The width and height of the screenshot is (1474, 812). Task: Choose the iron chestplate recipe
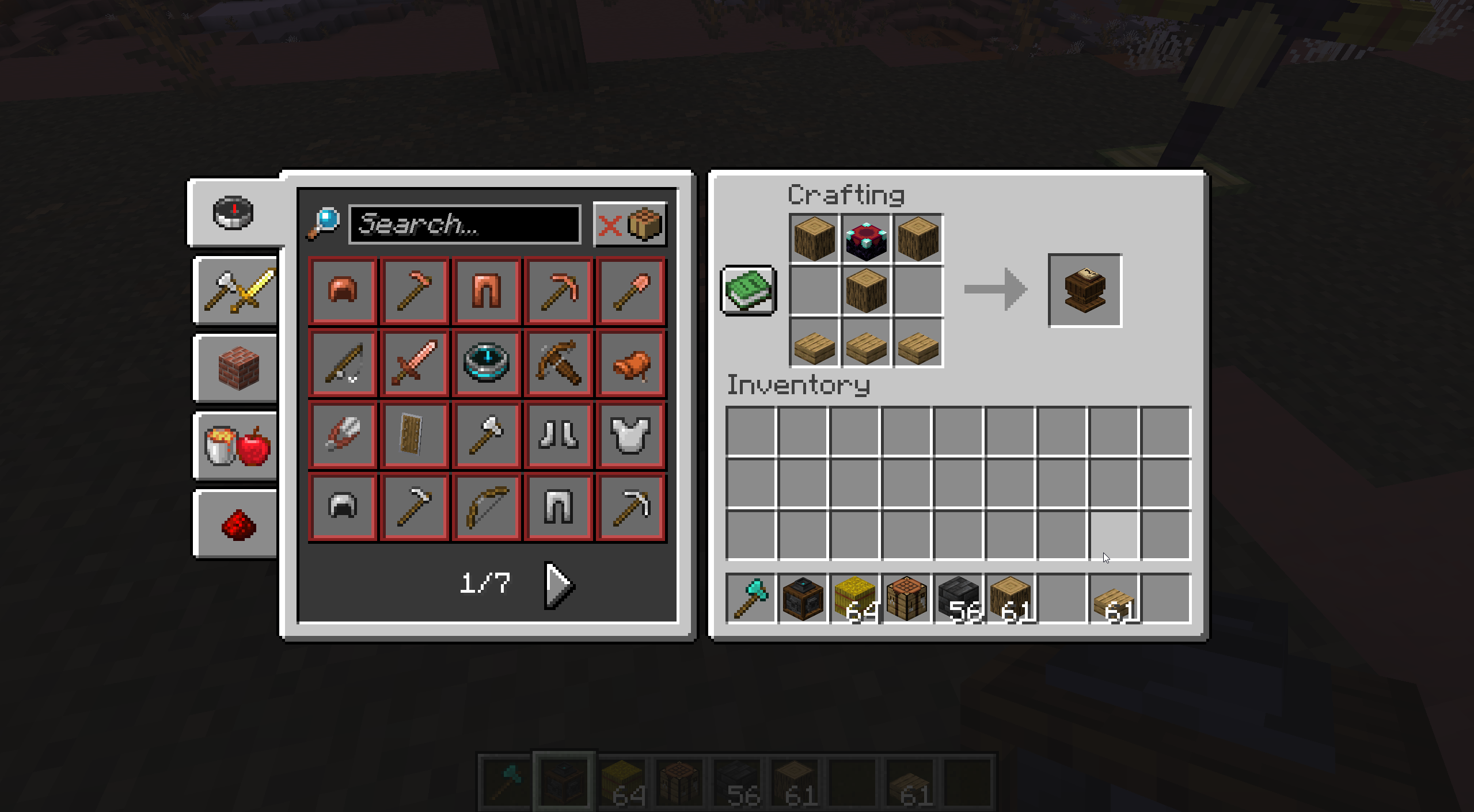[630, 434]
